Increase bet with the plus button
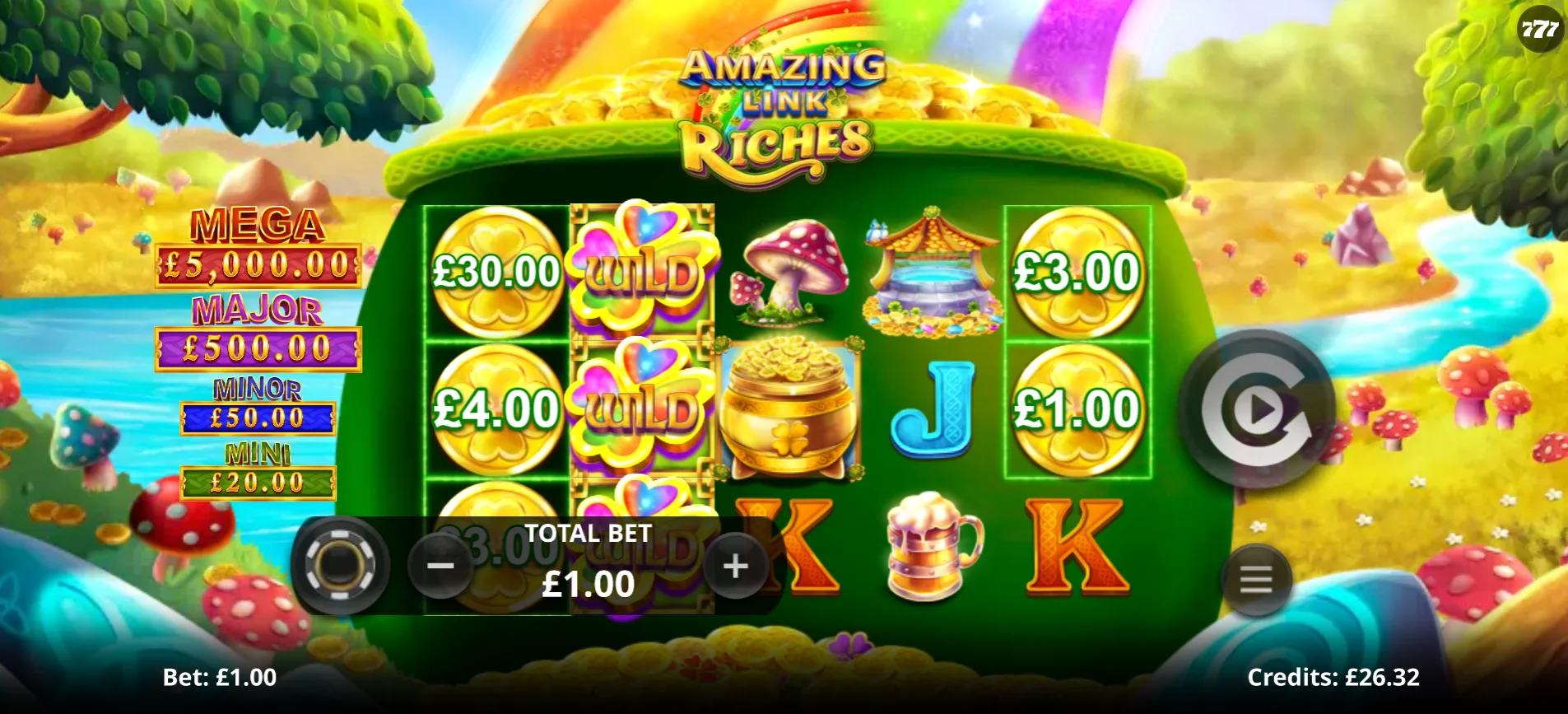Viewport: 1568px width, 714px height. click(x=735, y=566)
